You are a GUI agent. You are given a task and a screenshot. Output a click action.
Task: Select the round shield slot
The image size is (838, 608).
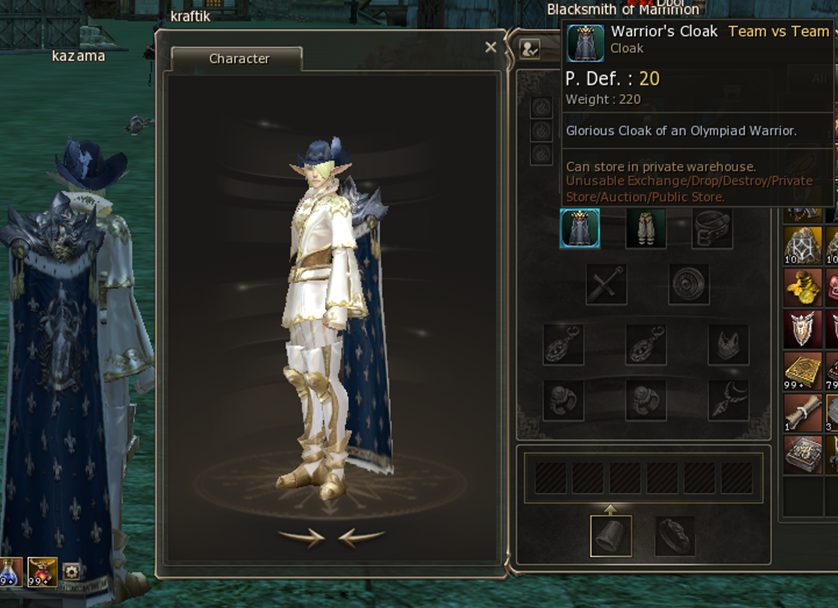click(x=688, y=285)
